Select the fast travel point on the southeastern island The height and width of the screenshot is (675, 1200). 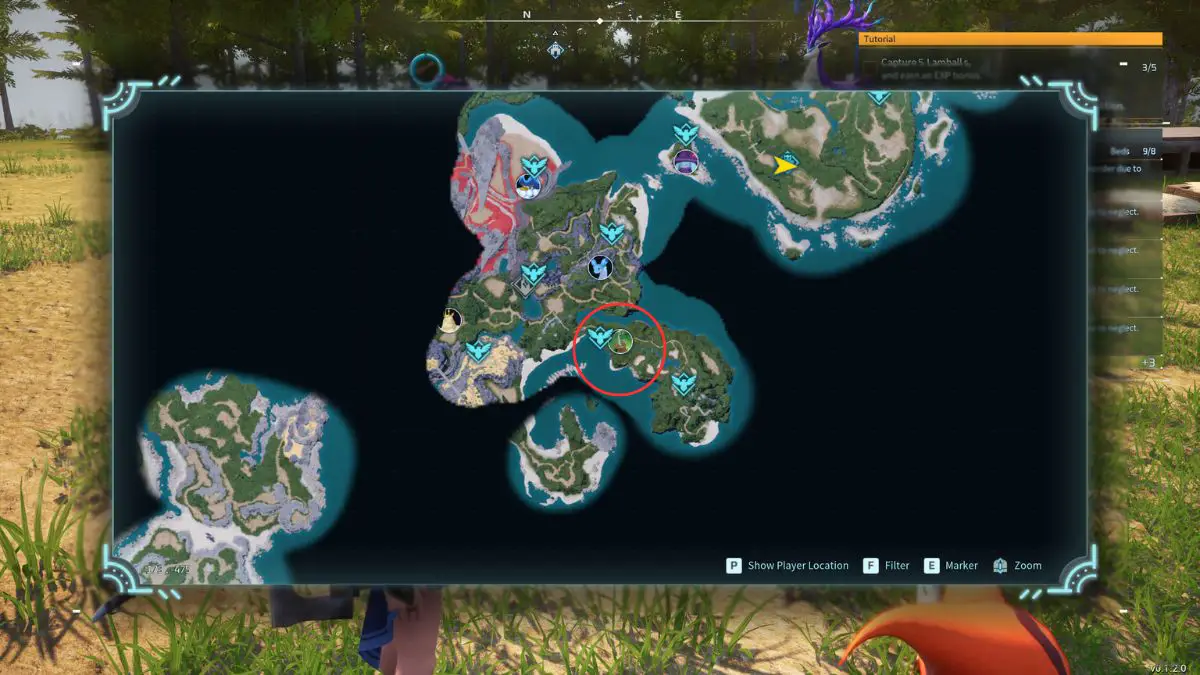click(x=683, y=382)
